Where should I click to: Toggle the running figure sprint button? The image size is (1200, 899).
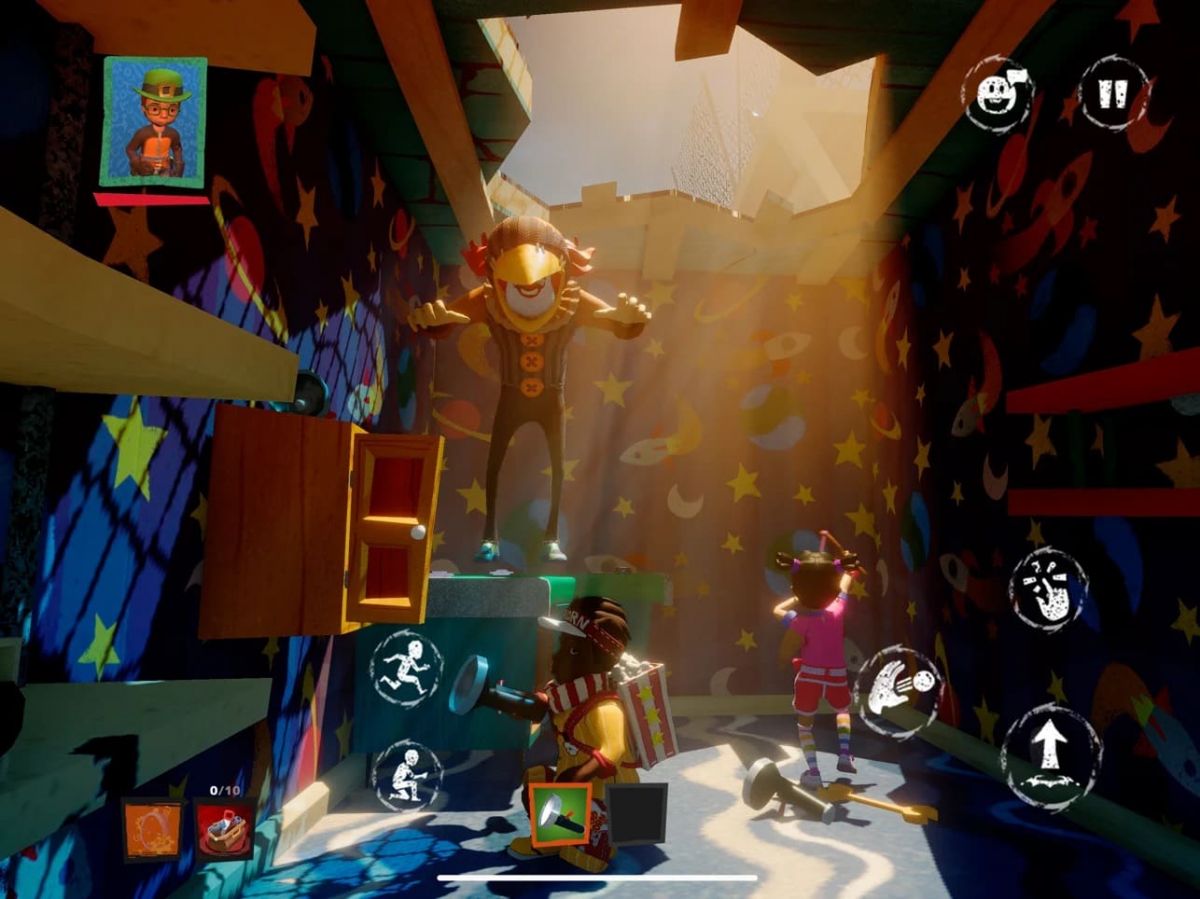click(406, 667)
